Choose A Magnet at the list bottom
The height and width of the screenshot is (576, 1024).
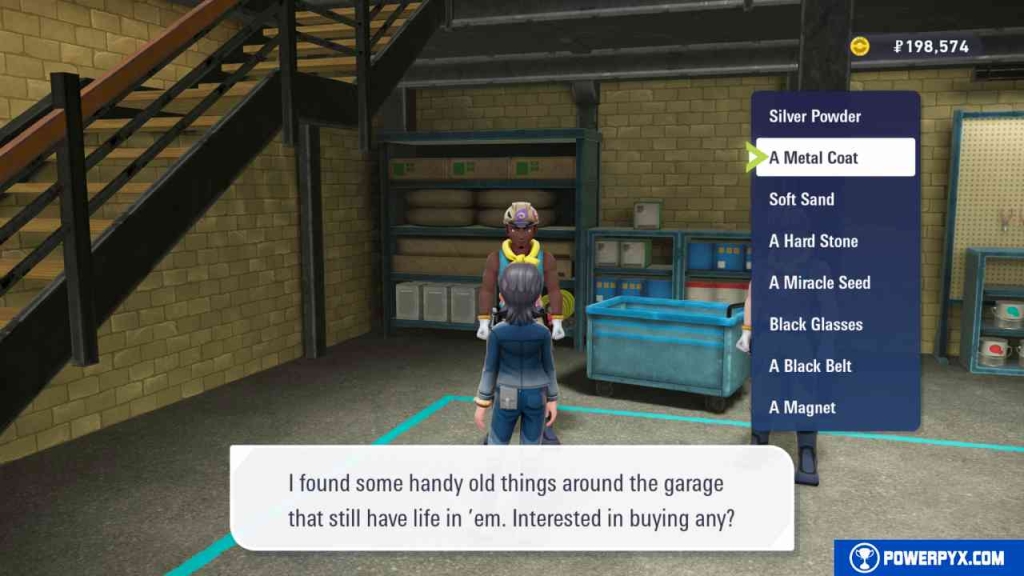[x=802, y=407]
